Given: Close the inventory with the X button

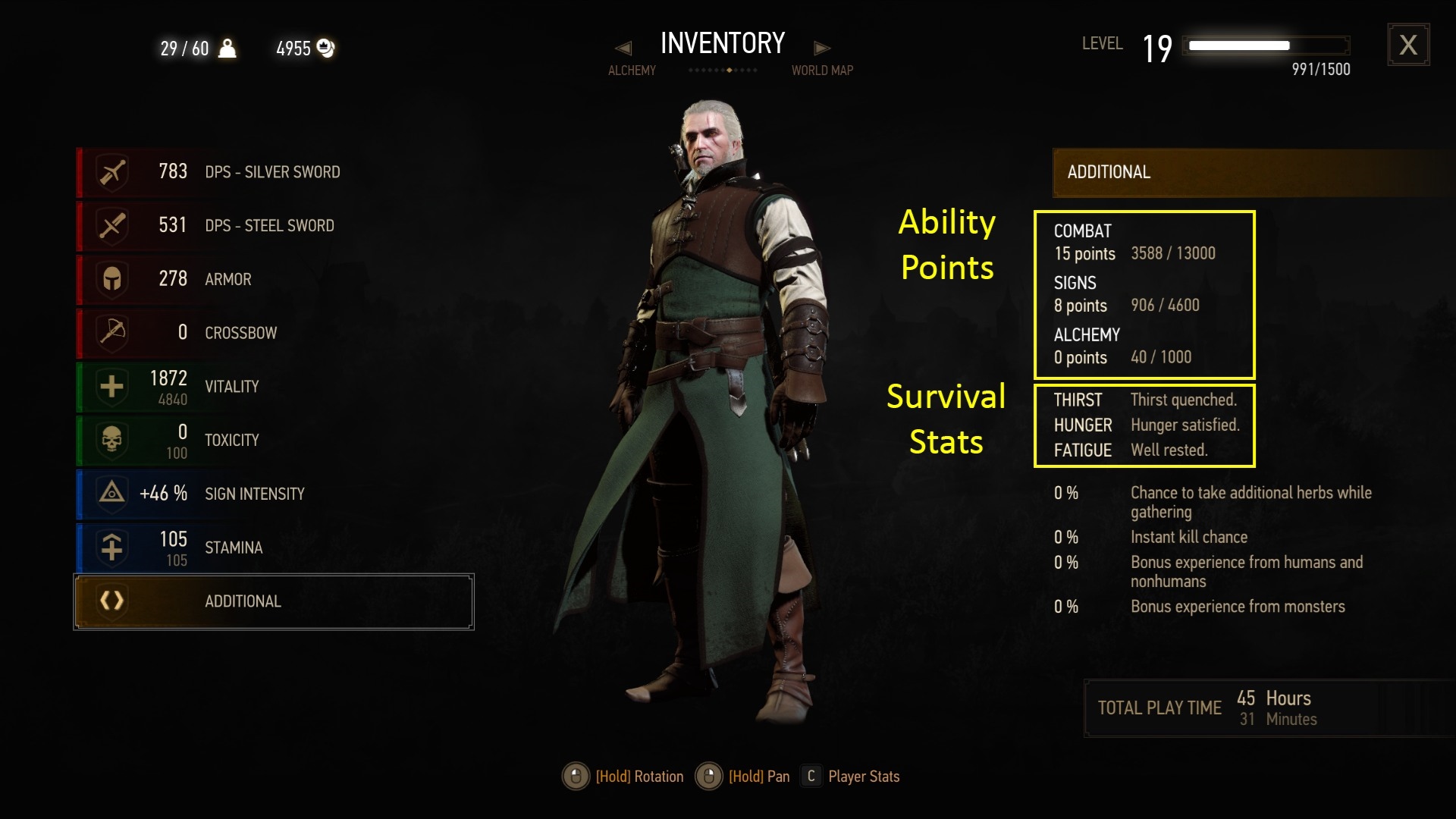Looking at the screenshot, I should pos(1408,45).
